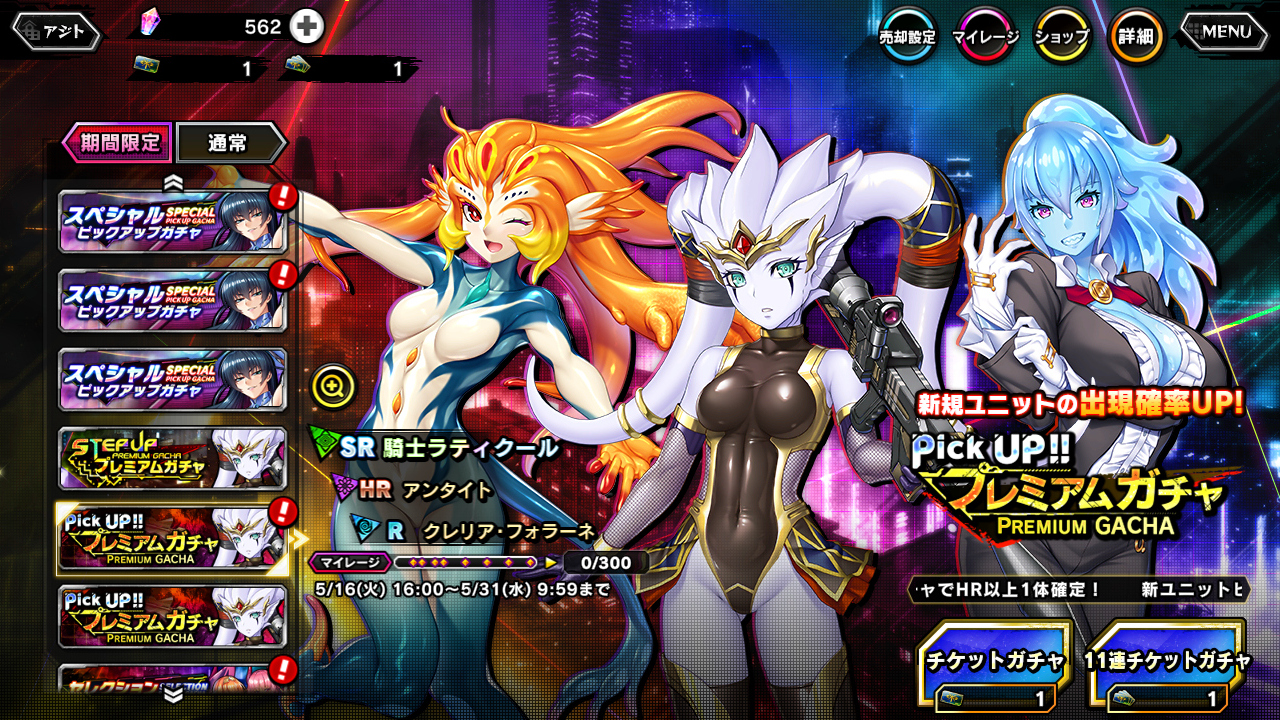Open the マイレージ mileage screen
1280x720 pixels.
(985, 37)
